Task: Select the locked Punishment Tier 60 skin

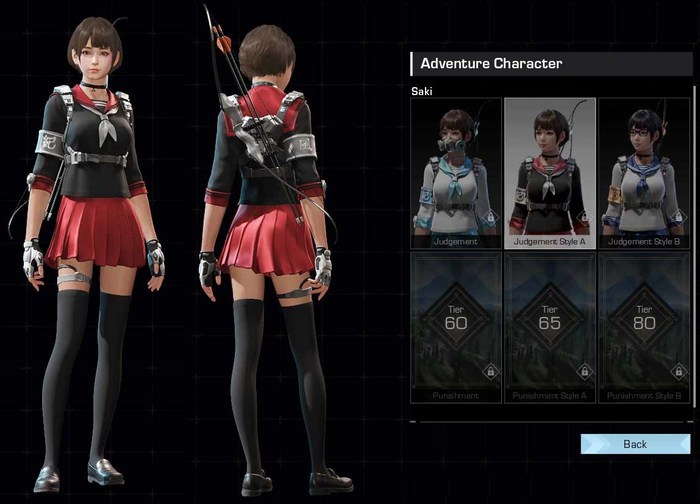Action: click(456, 327)
